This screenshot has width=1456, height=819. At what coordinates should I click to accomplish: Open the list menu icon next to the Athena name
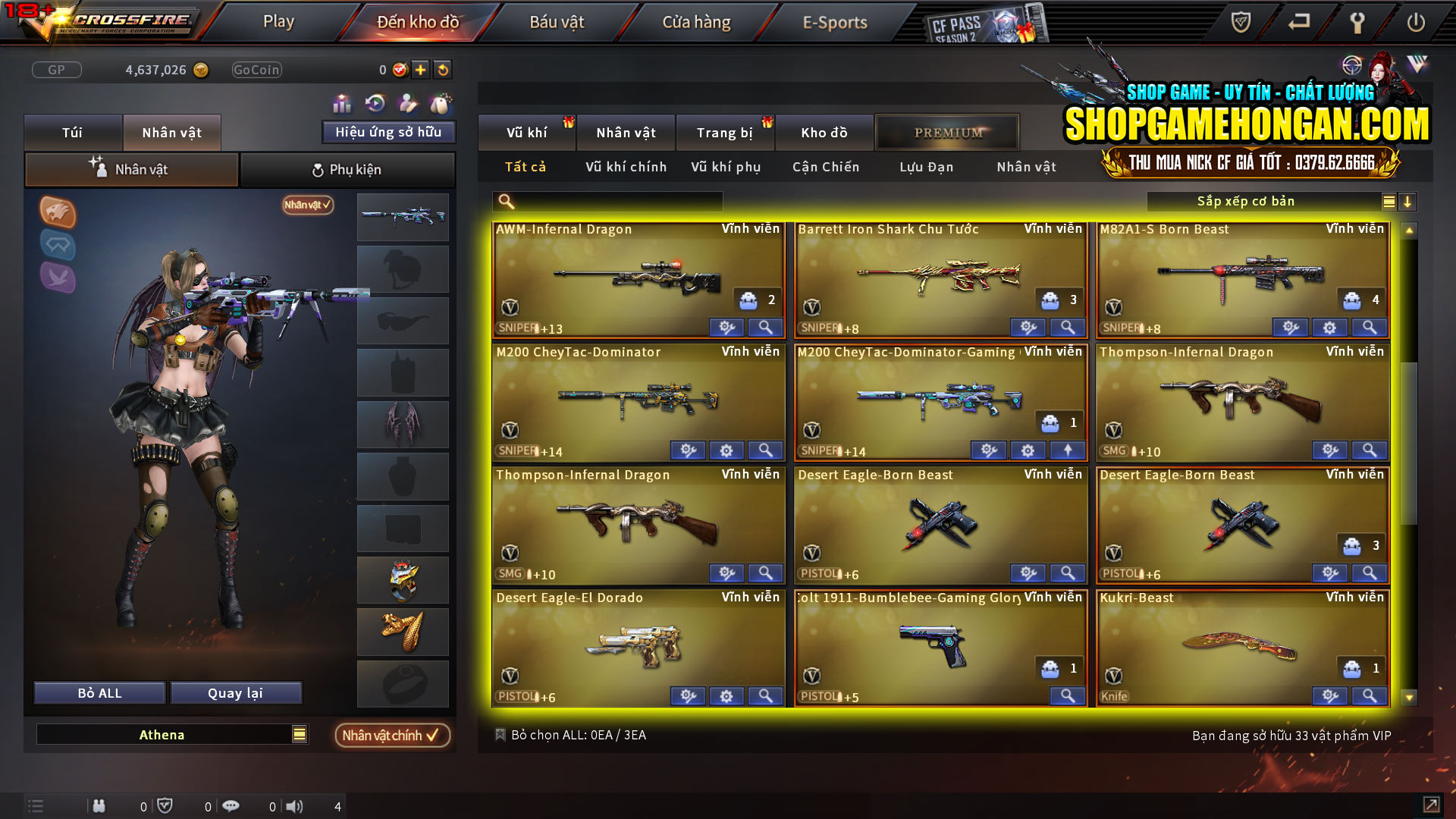pyautogui.click(x=298, y=734)
